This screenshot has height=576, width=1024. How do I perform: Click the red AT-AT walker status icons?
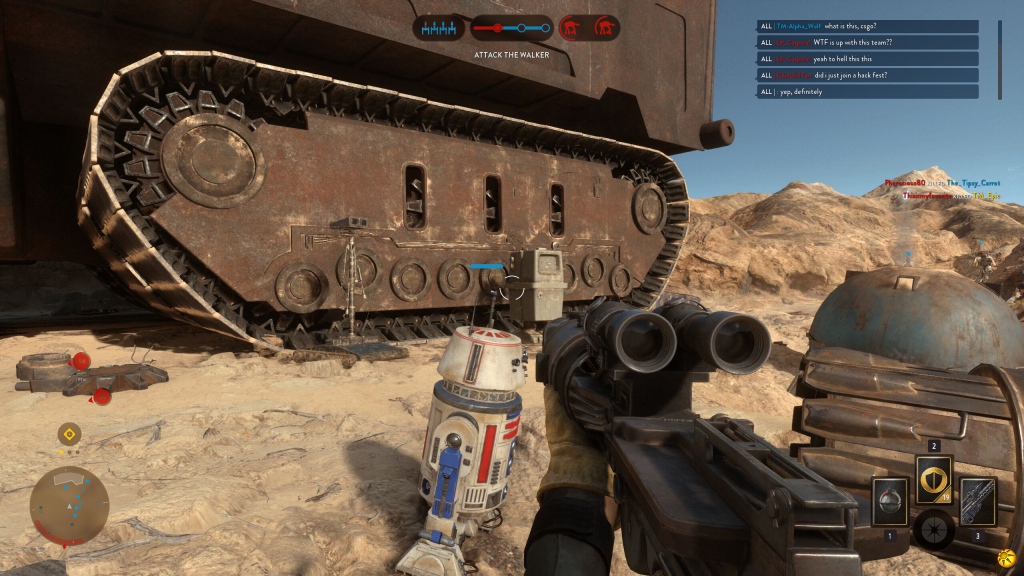[588, 28]
